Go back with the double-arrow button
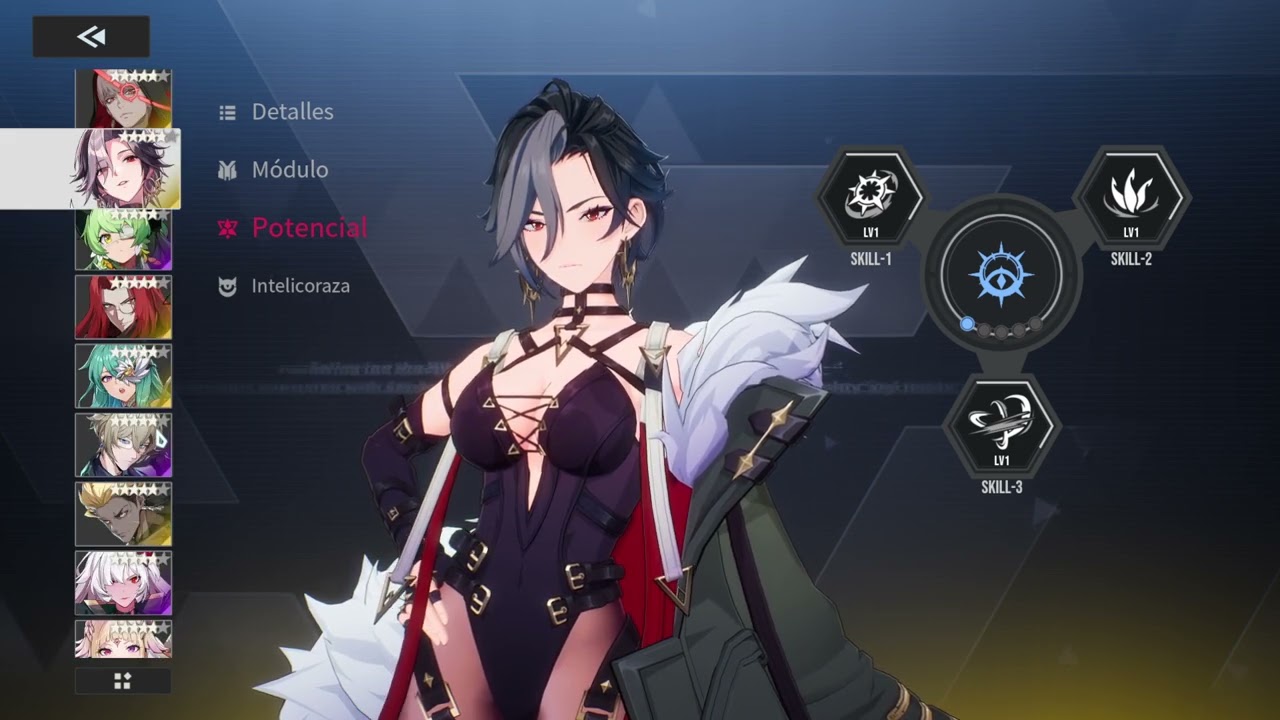The width and height of the screenshot is (1280, 720). [91, 37]
